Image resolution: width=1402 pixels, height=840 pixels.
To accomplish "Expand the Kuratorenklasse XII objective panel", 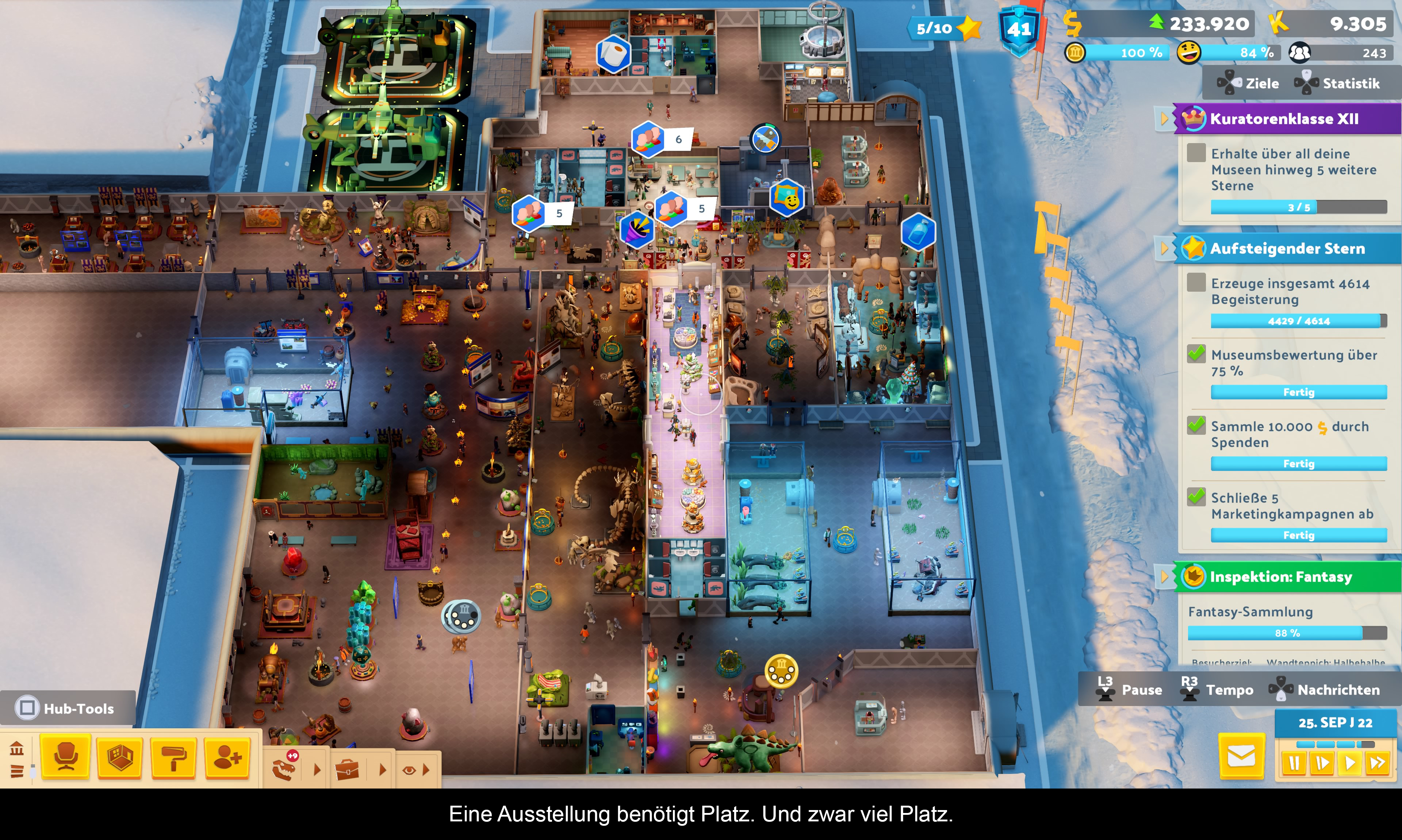I will (x=1164, y=119).
